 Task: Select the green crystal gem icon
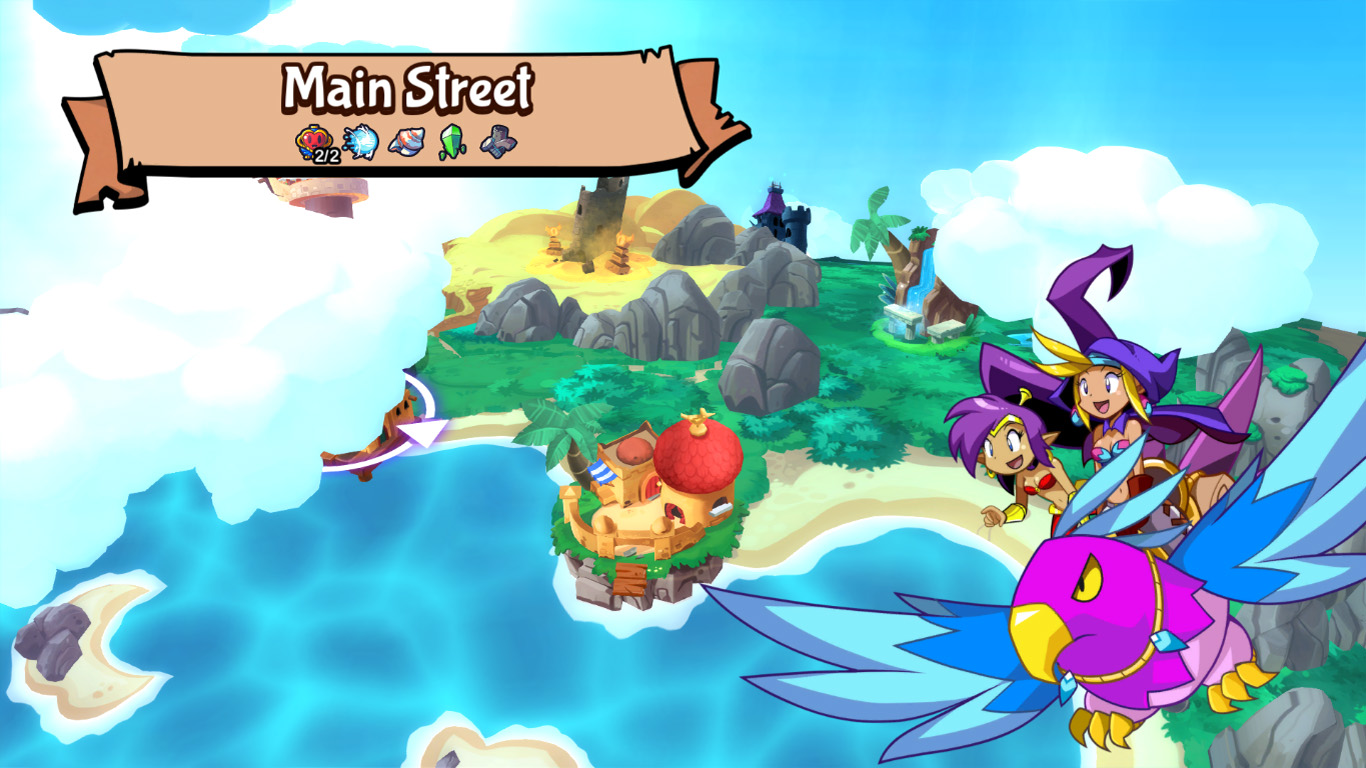[452, 143]
